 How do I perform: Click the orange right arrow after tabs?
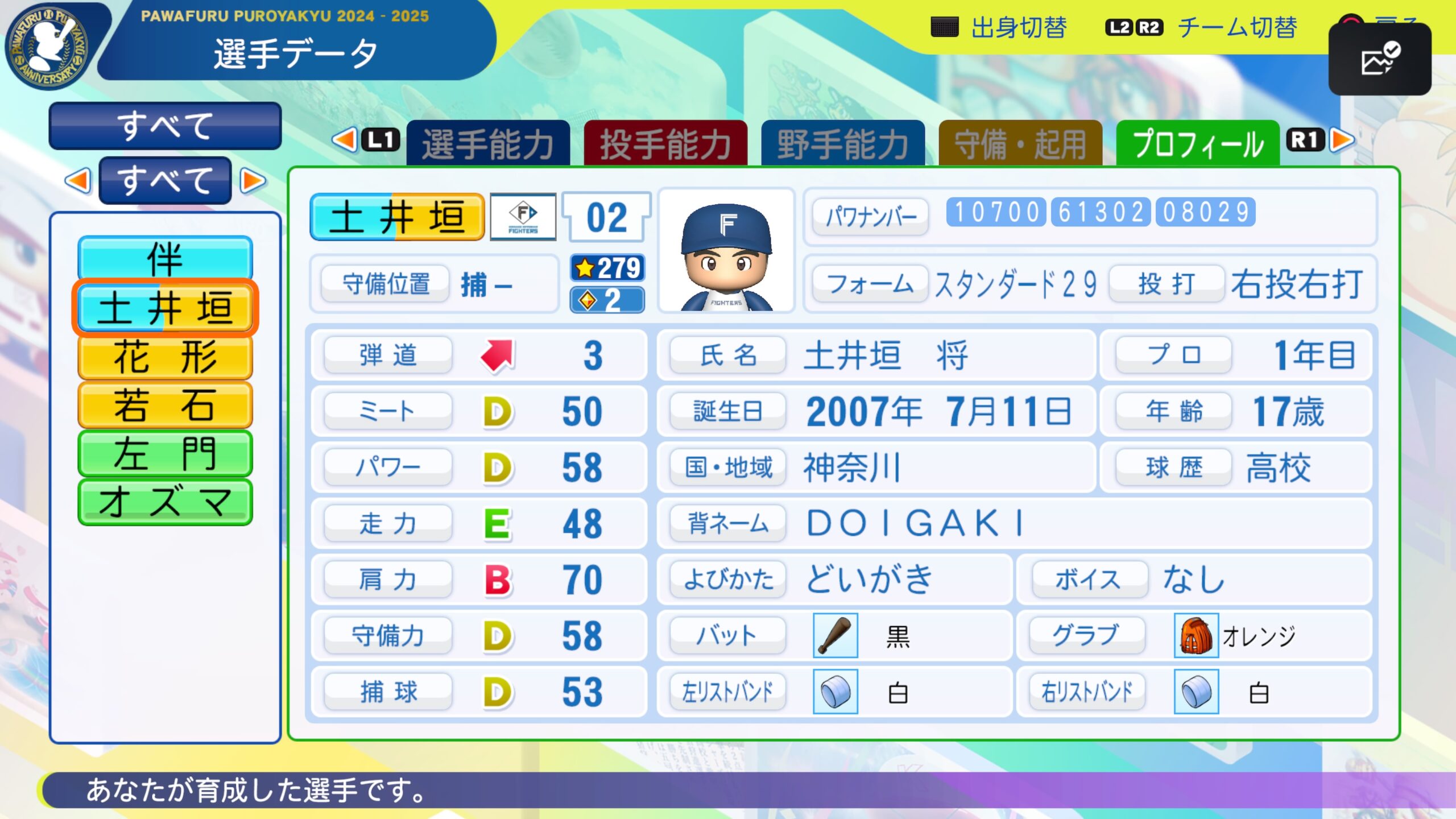(x=1343, y=140)
